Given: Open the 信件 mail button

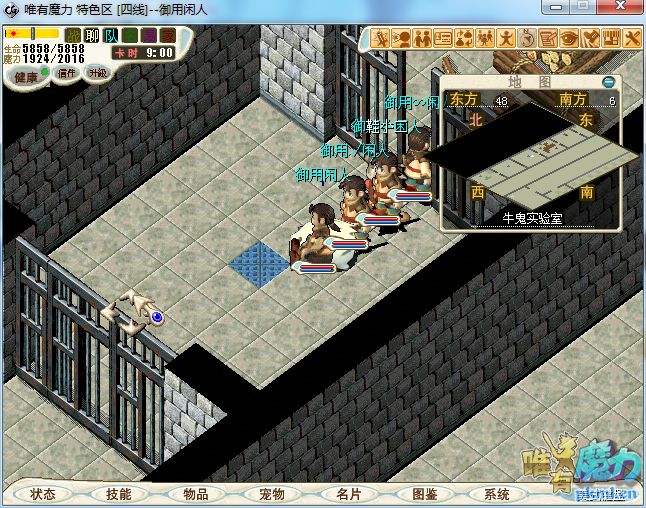Looking at the screenshot, I should tap(67, 73).
